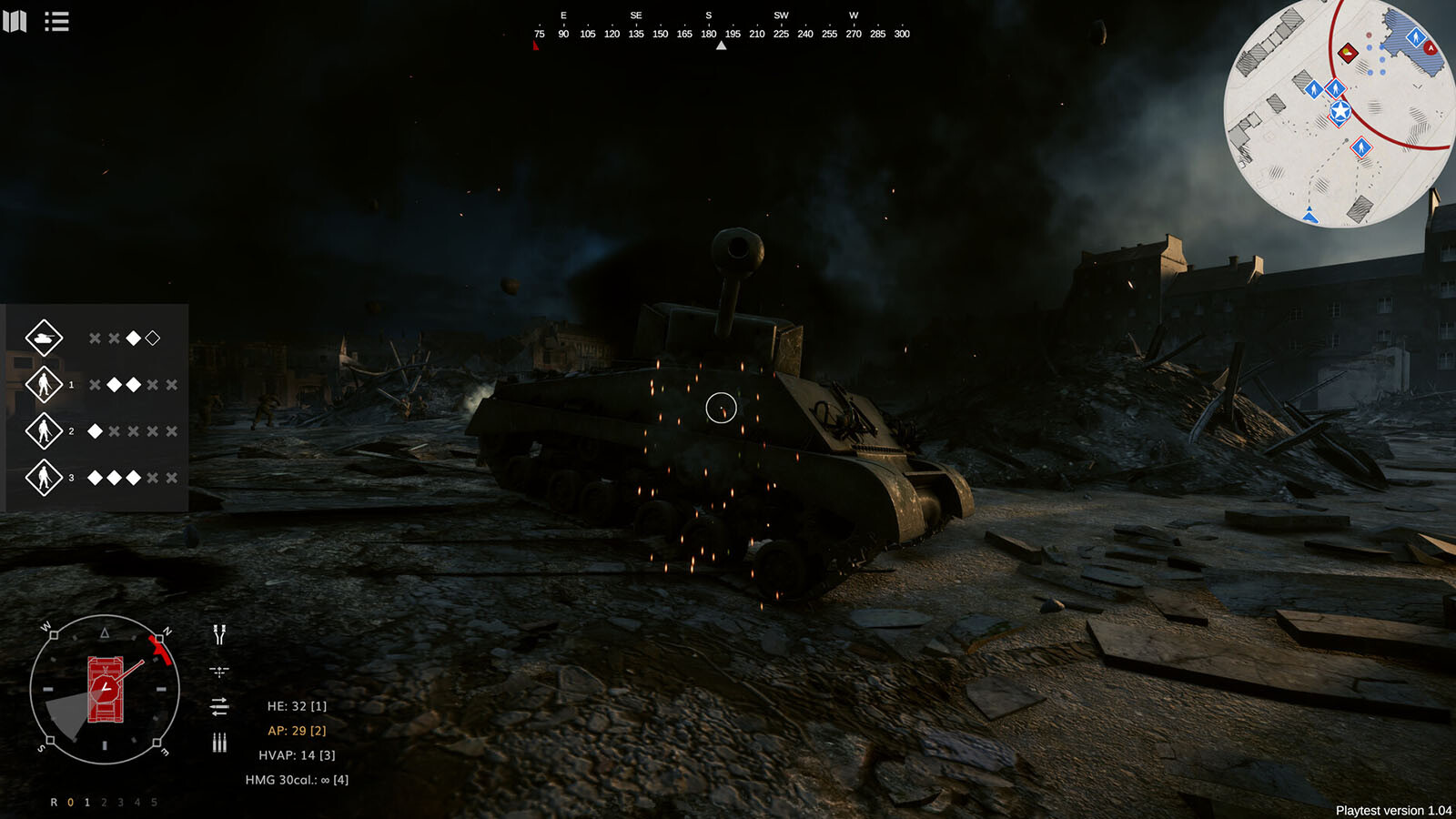This screenshot has height=819, width=1456.
Task: Click the red diamond enemy marker on minimap
Action: pyautogui.click(x=1349, y=53)
